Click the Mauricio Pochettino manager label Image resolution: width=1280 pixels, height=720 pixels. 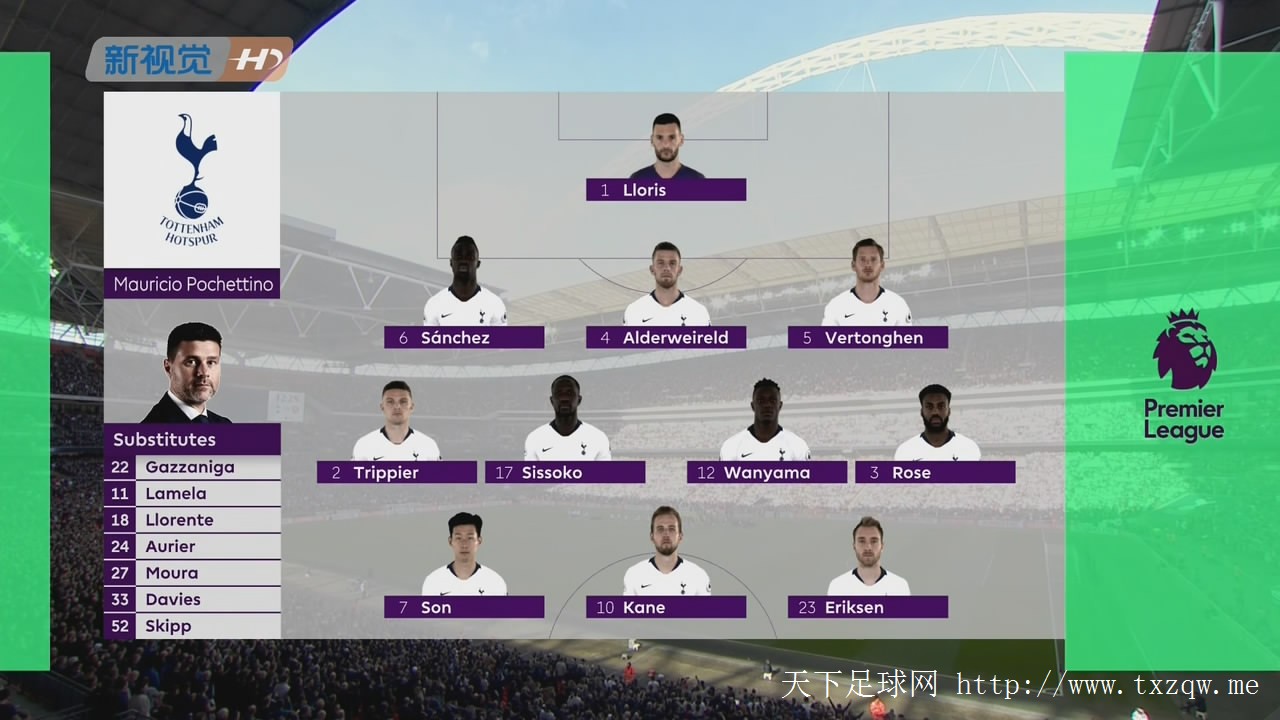click(192, 284)
